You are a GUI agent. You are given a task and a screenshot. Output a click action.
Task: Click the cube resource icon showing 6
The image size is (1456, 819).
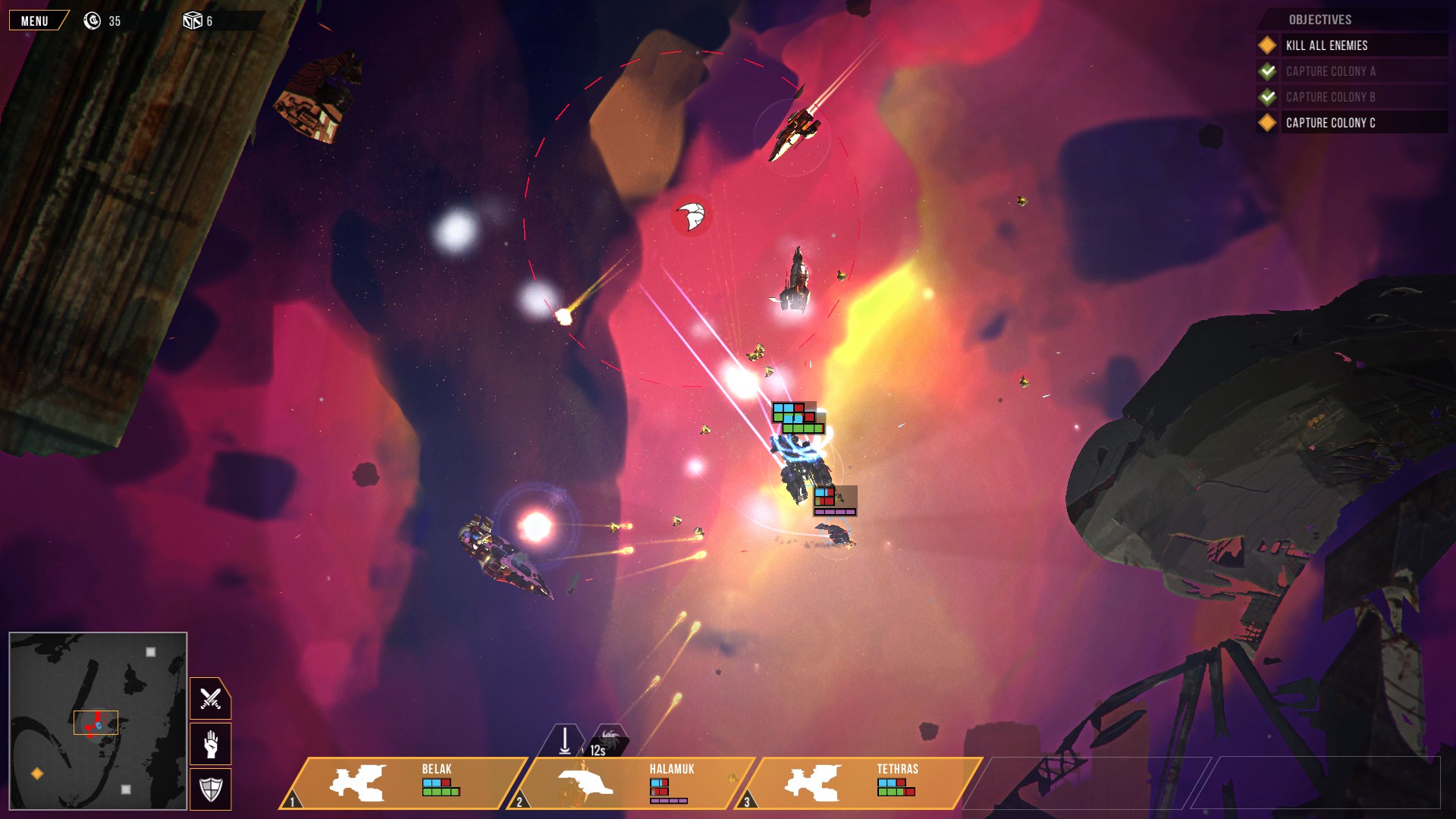tap(191, 21)
